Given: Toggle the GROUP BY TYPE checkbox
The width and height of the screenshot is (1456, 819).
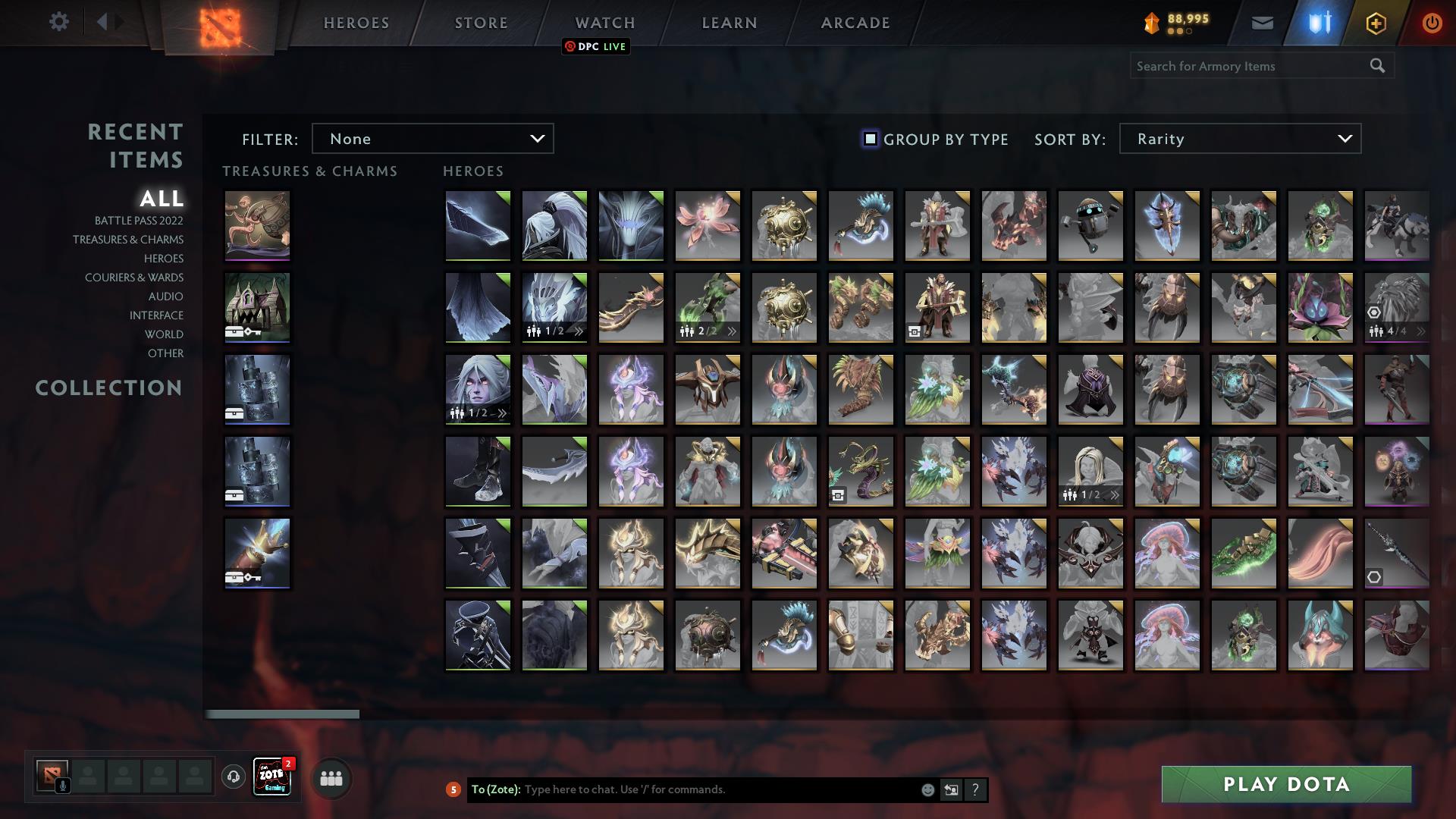Looking at the screenshot, I should pyautogui.click(x=869, y=139).
